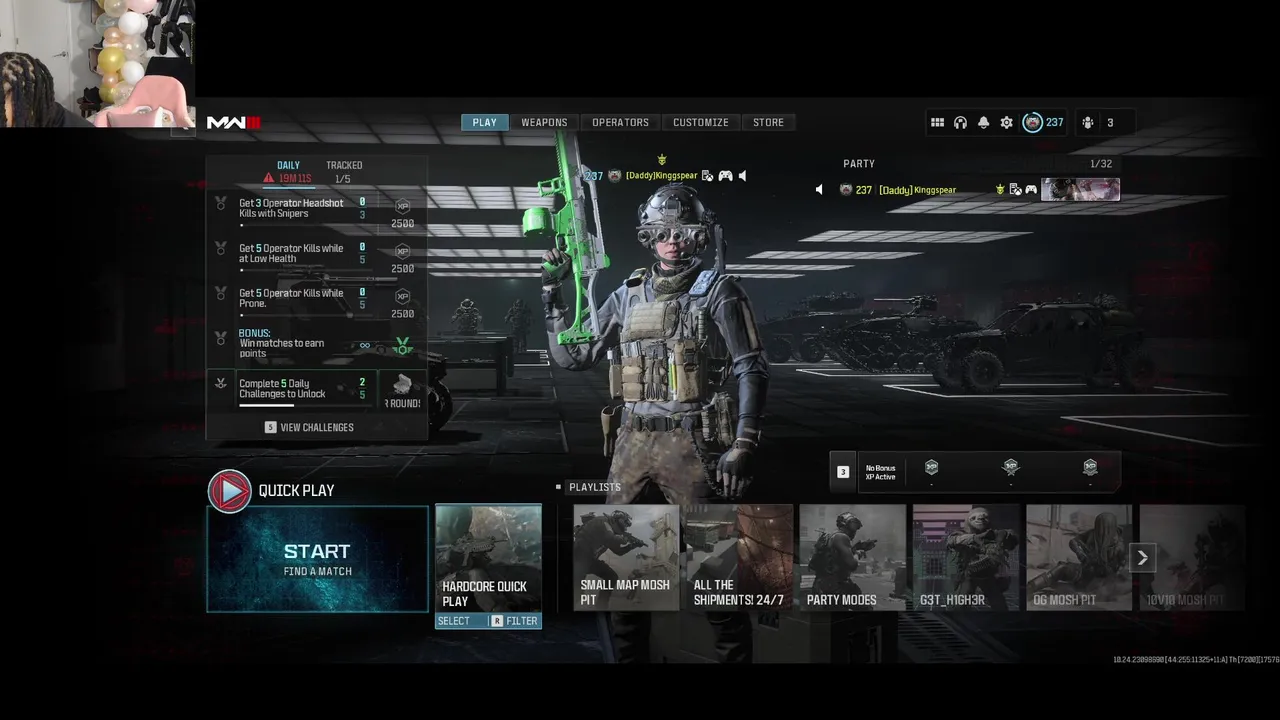Open the notifications bell
This screenshot has height=720, width=1280.
click(983, 122)
